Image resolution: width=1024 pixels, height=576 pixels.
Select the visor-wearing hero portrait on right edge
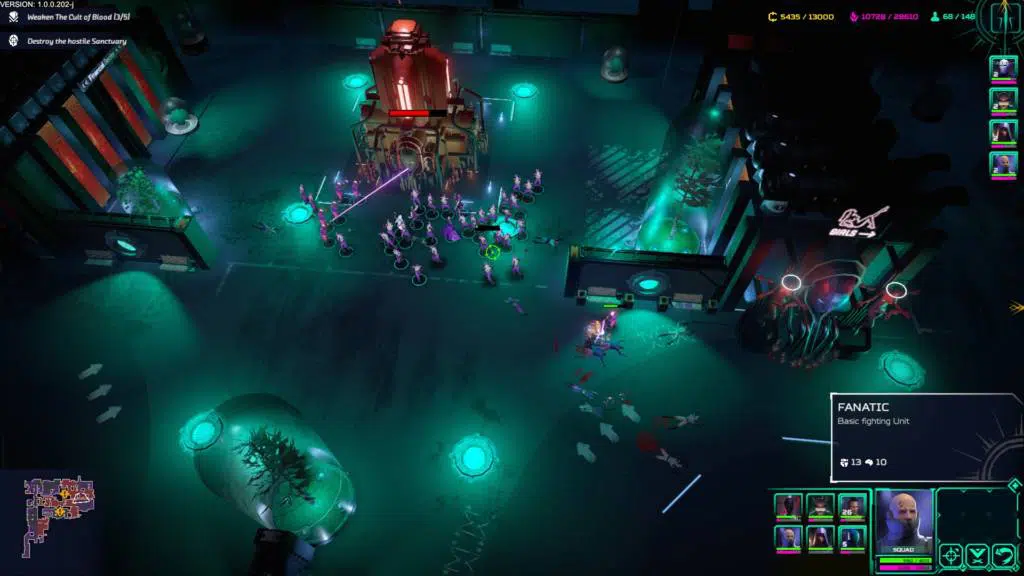[1003, 100]
